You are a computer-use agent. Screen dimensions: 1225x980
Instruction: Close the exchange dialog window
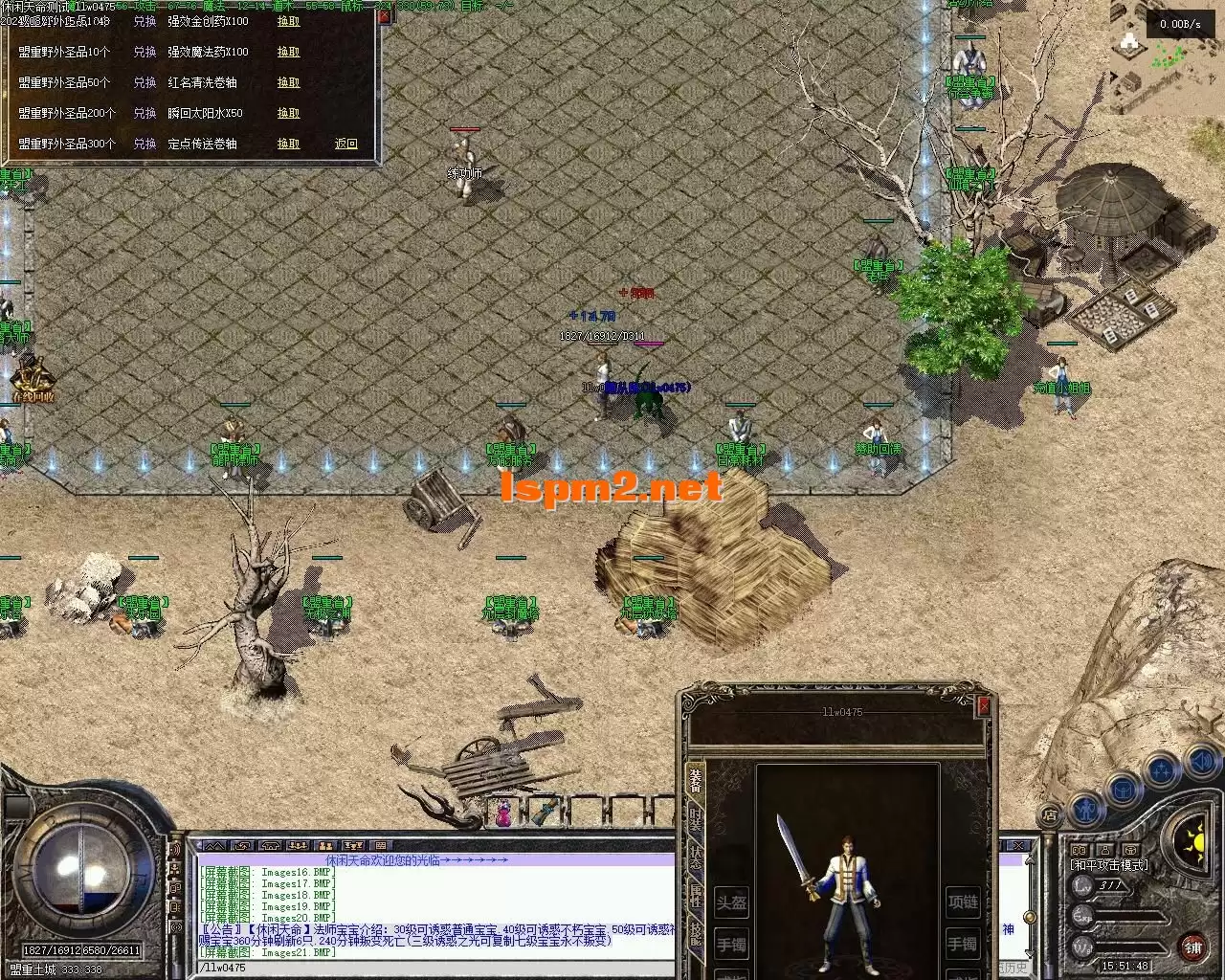(x=384, y=16)
